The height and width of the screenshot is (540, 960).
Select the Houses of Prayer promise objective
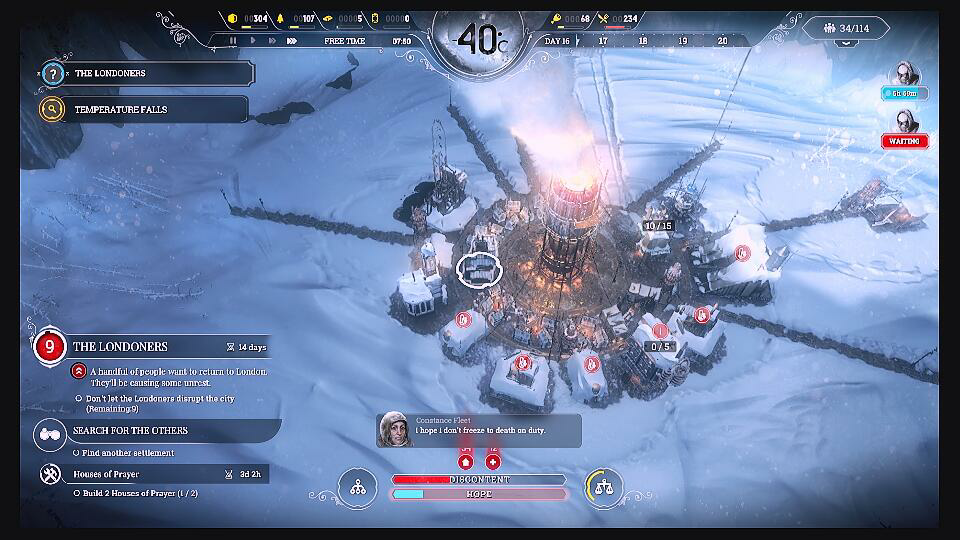click(150, 474)
